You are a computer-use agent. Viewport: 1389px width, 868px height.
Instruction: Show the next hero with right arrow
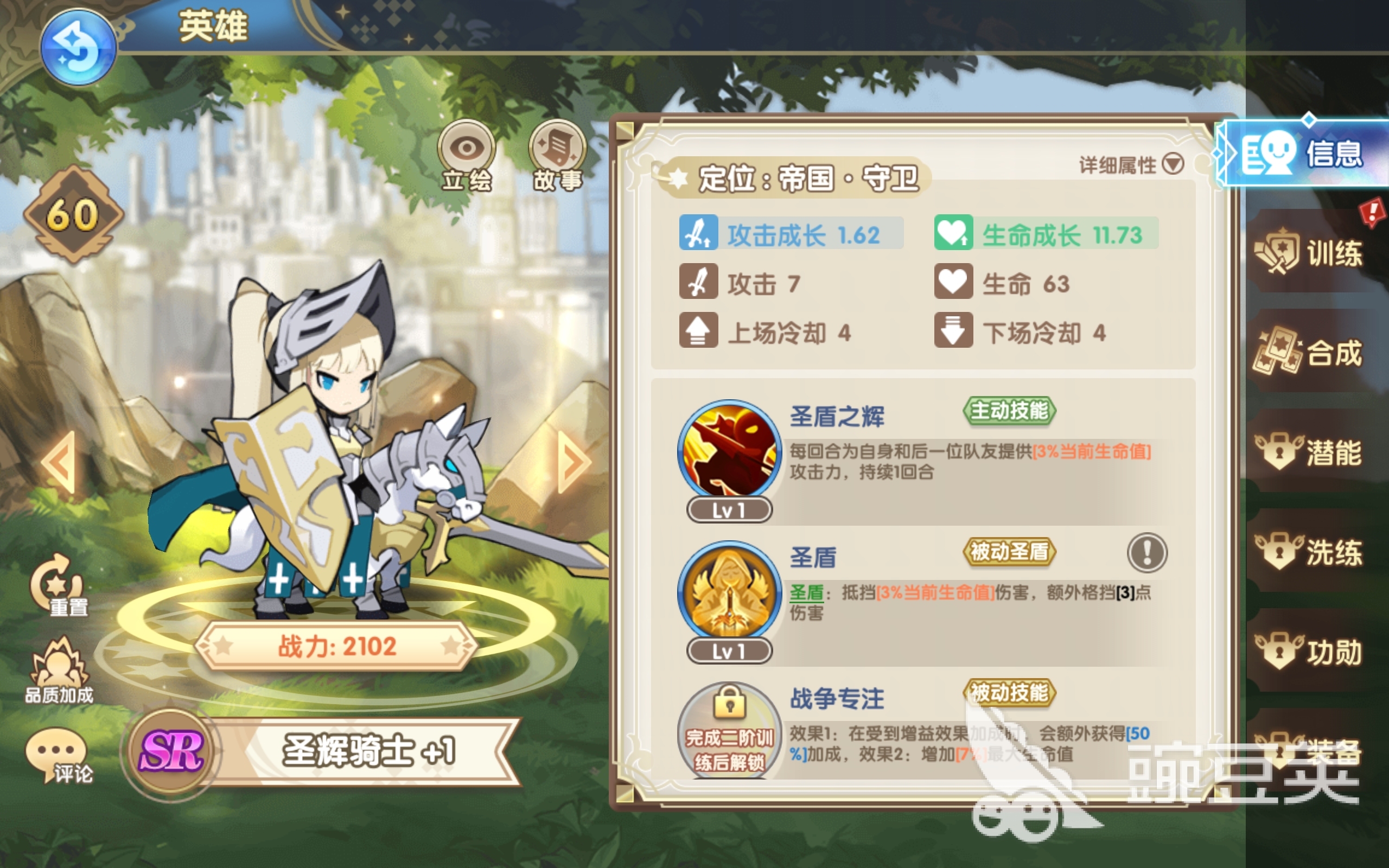tap(574, 462)
